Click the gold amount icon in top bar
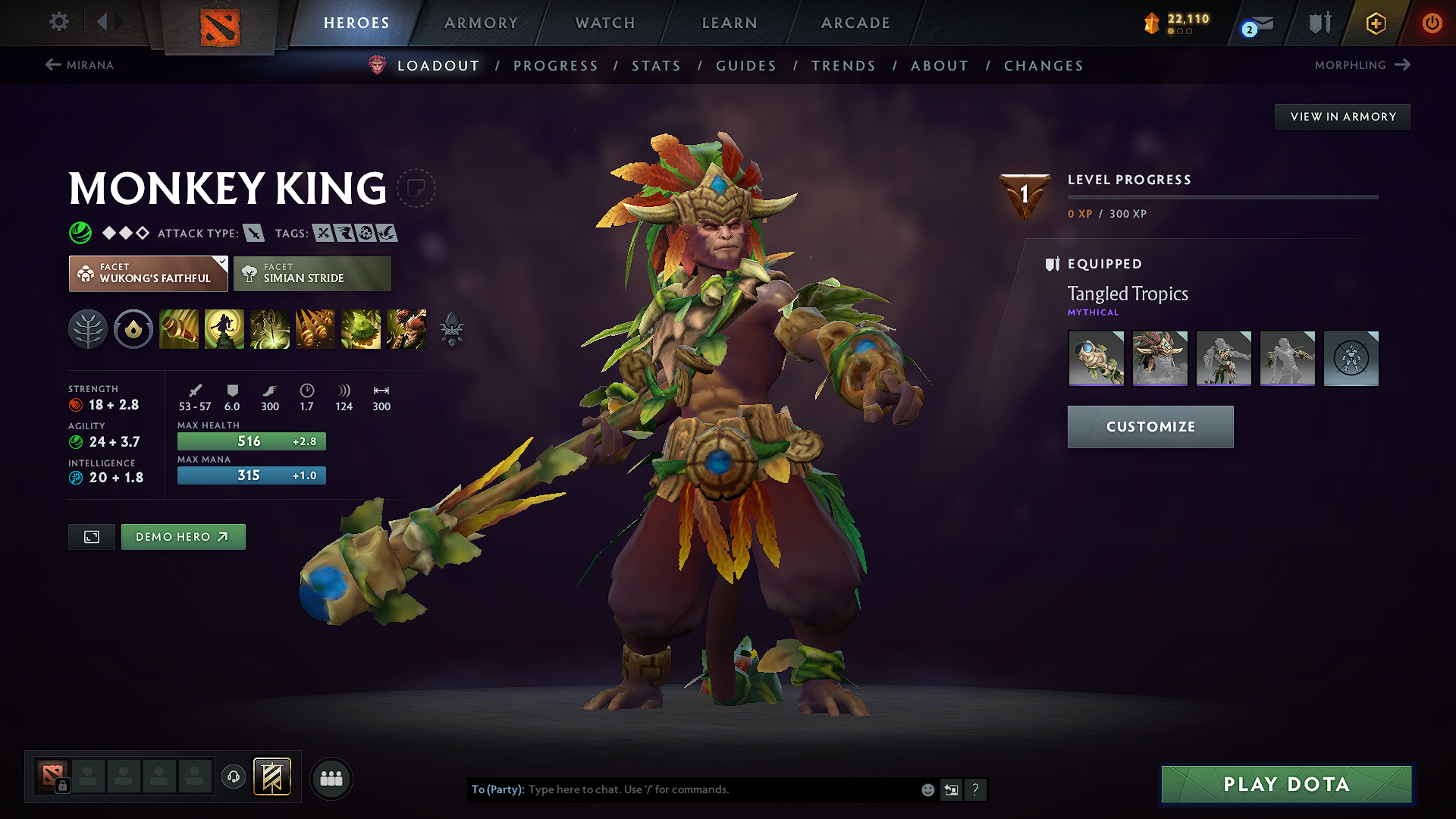 pos(1151,23)
